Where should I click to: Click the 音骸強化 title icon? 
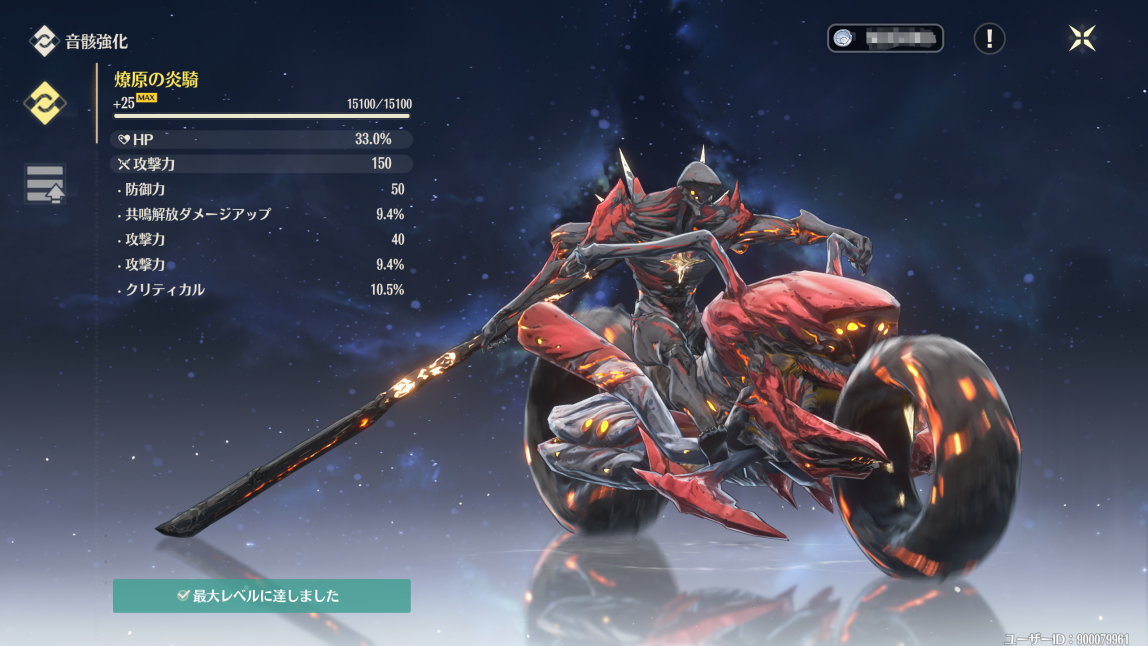pyautogui.click(x=44, y=41)
